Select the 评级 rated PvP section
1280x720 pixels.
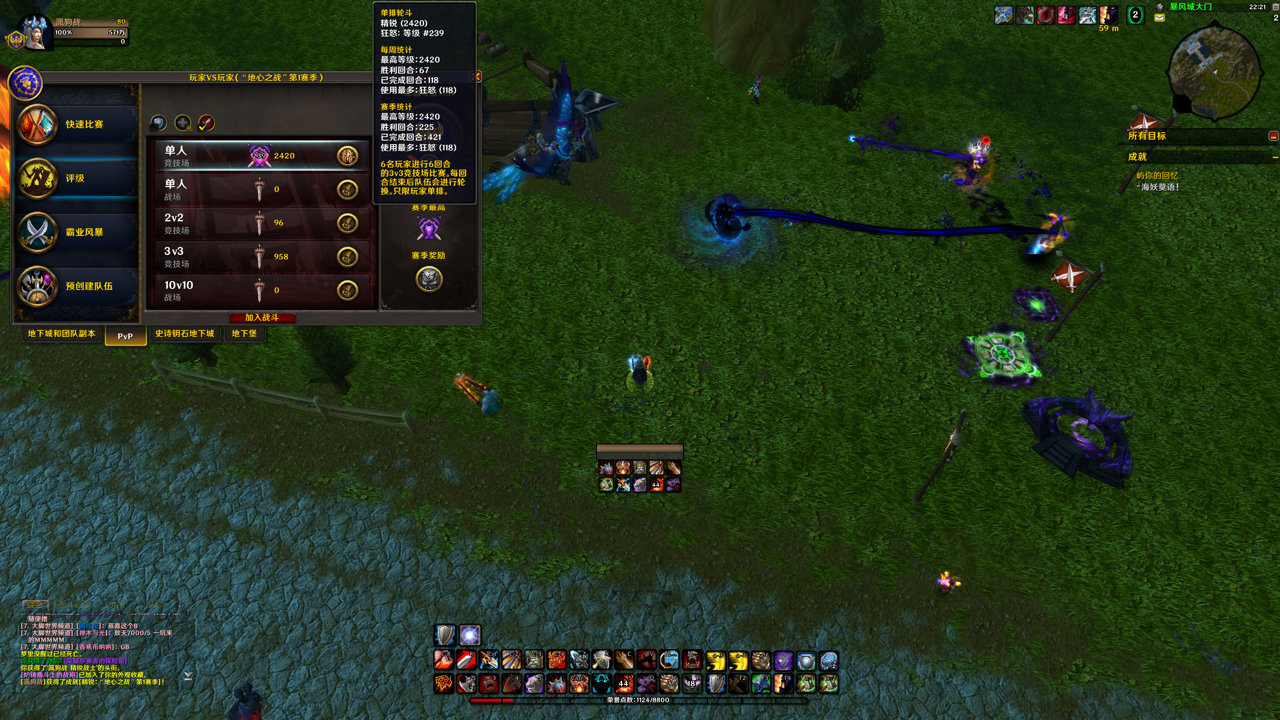76,179
